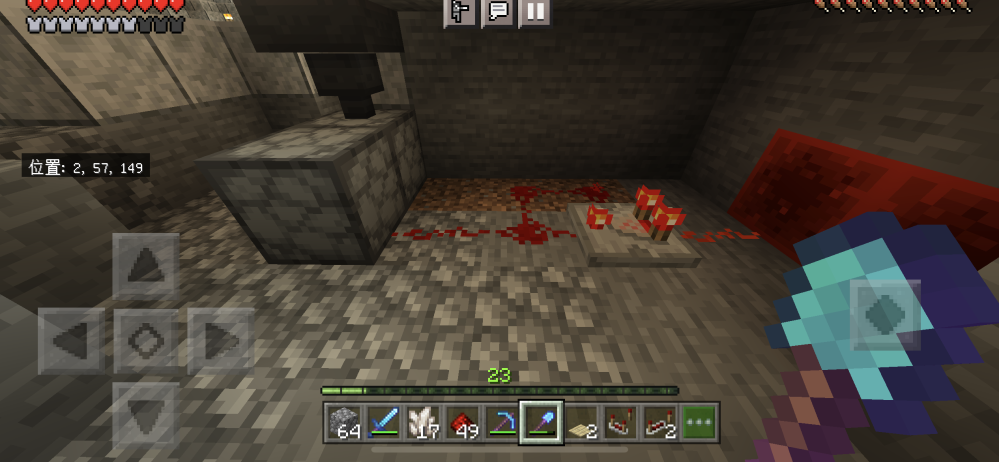Tap the move left arrow
Screen dimensions: 999x462
click(71, 341)
